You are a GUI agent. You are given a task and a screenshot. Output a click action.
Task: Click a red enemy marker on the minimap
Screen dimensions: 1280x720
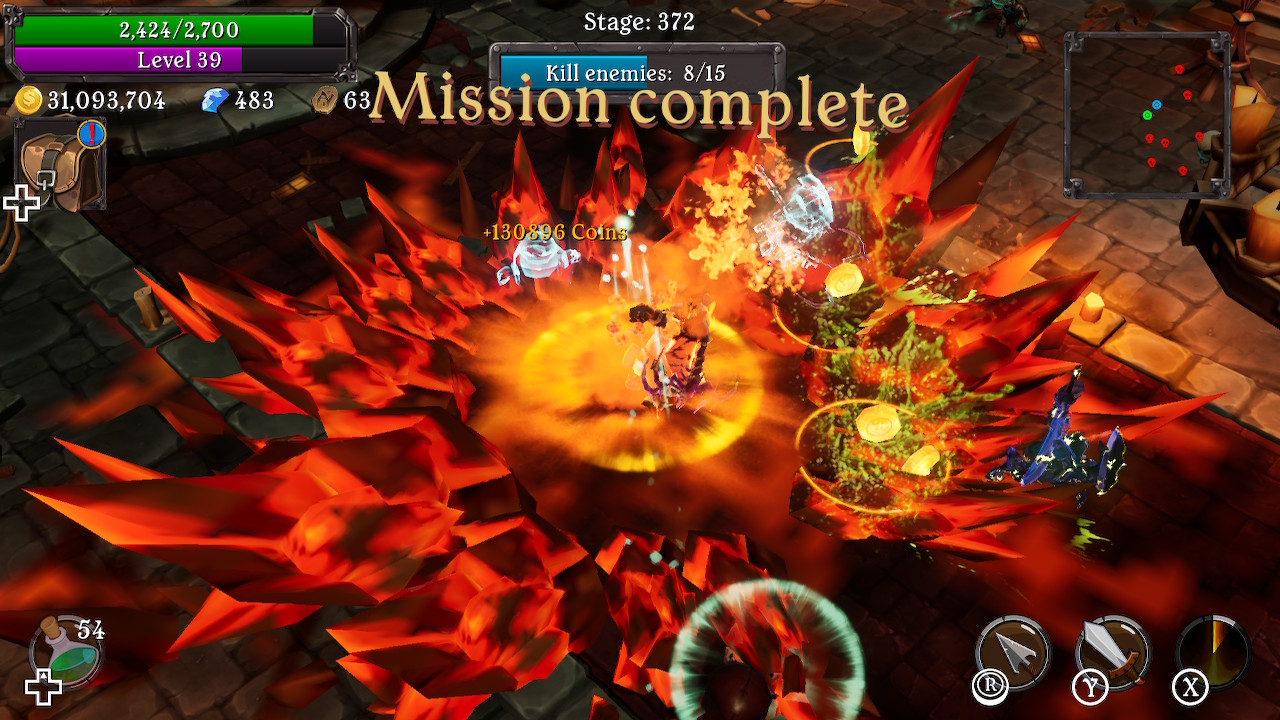[1180, 69]
